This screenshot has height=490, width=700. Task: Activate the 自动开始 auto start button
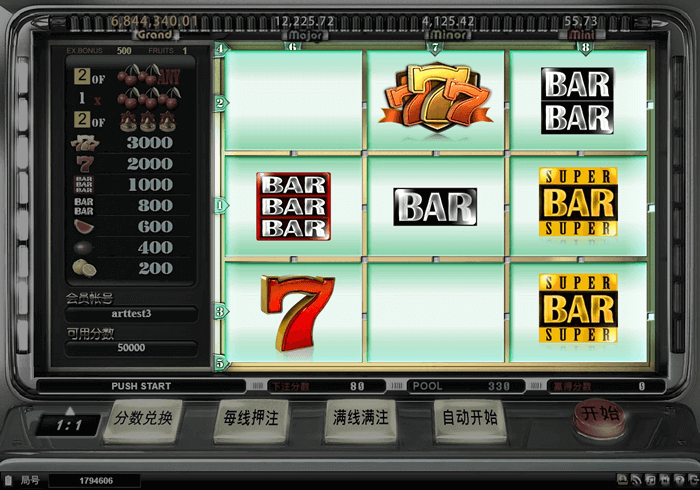point(469,418)
